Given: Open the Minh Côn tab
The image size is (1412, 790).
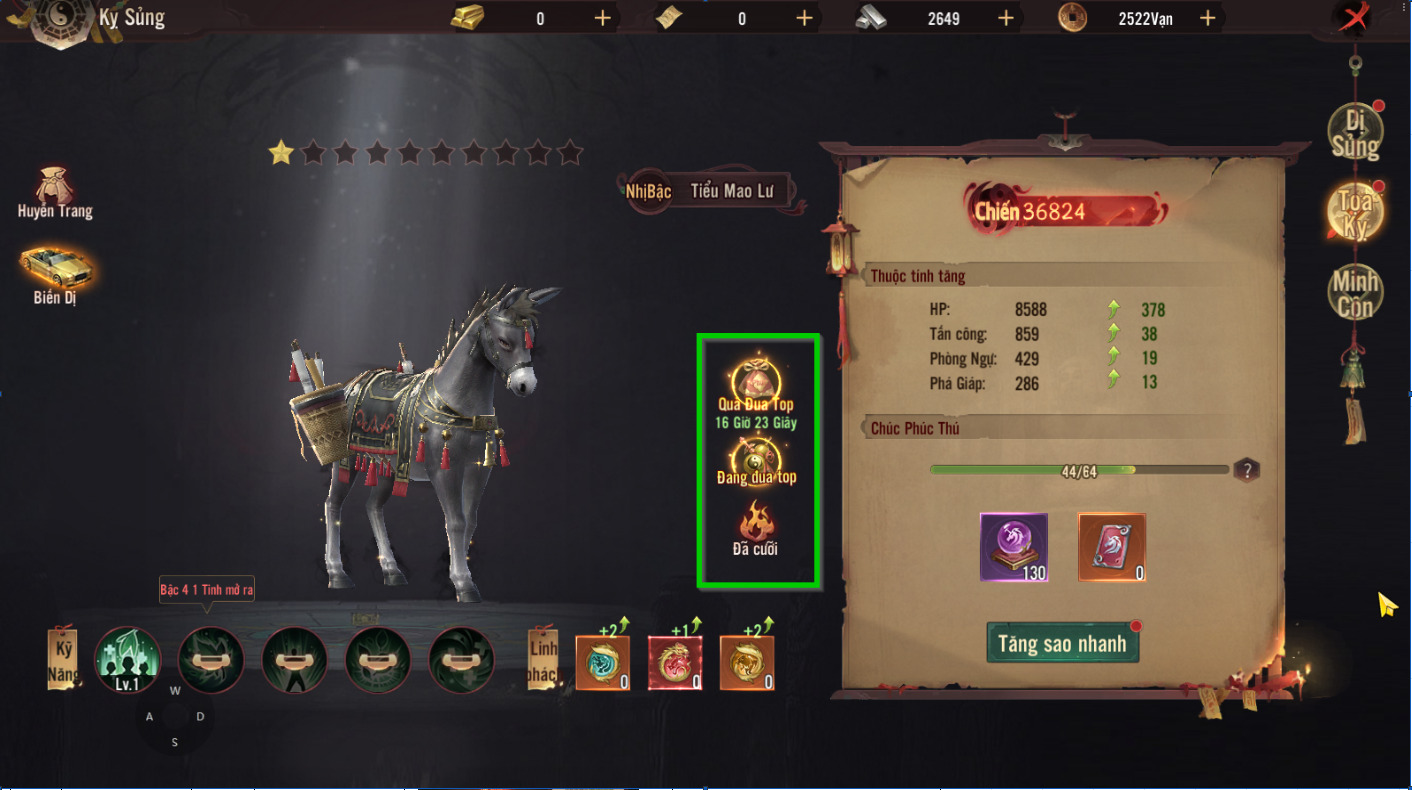Looking at the screenshot, I should pyautogui.click(x=1355, y=293).
